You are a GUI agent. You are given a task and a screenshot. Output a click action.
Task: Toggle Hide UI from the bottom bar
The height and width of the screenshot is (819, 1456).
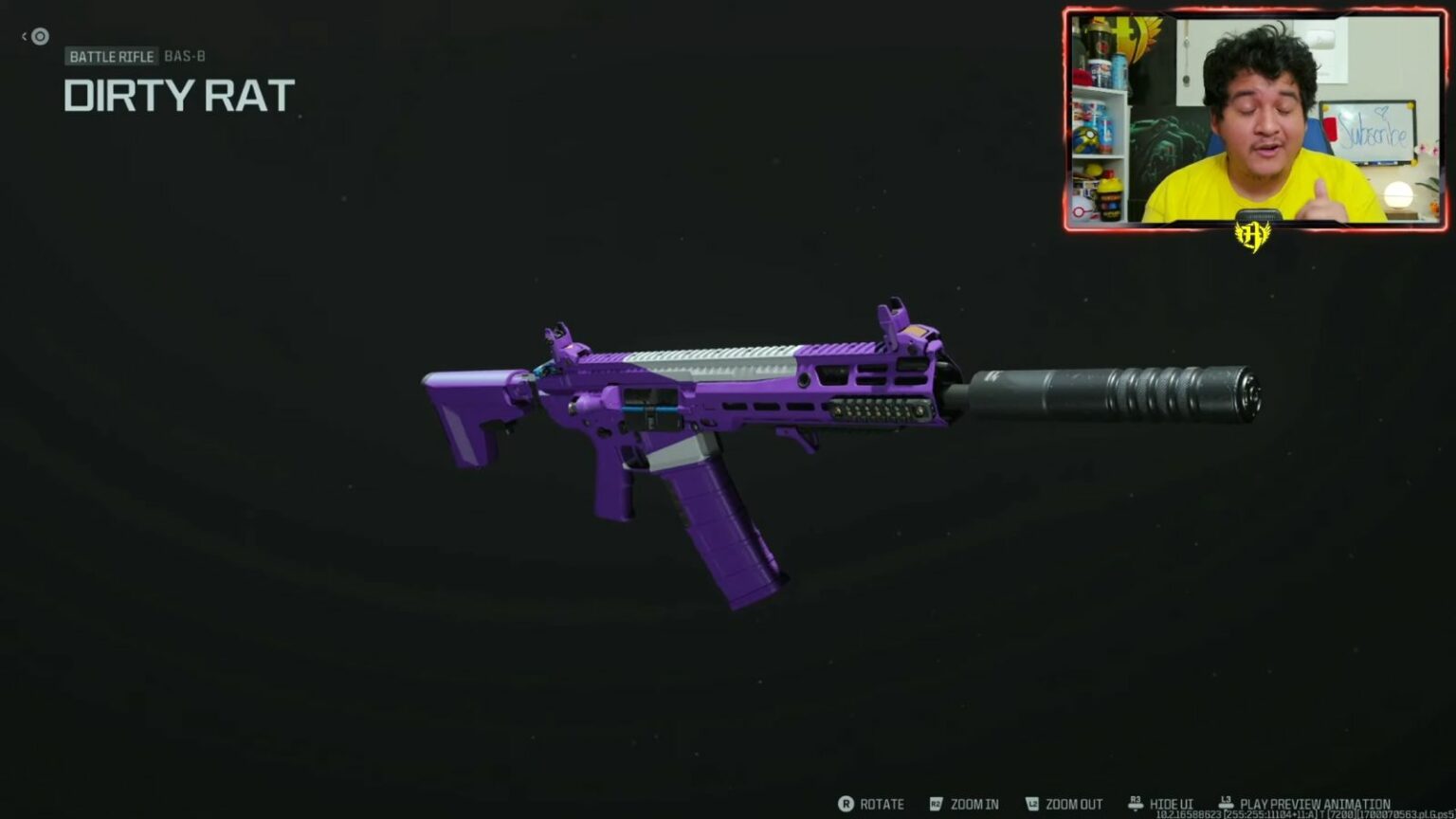pyautogui.click(x=1172, y=804)
